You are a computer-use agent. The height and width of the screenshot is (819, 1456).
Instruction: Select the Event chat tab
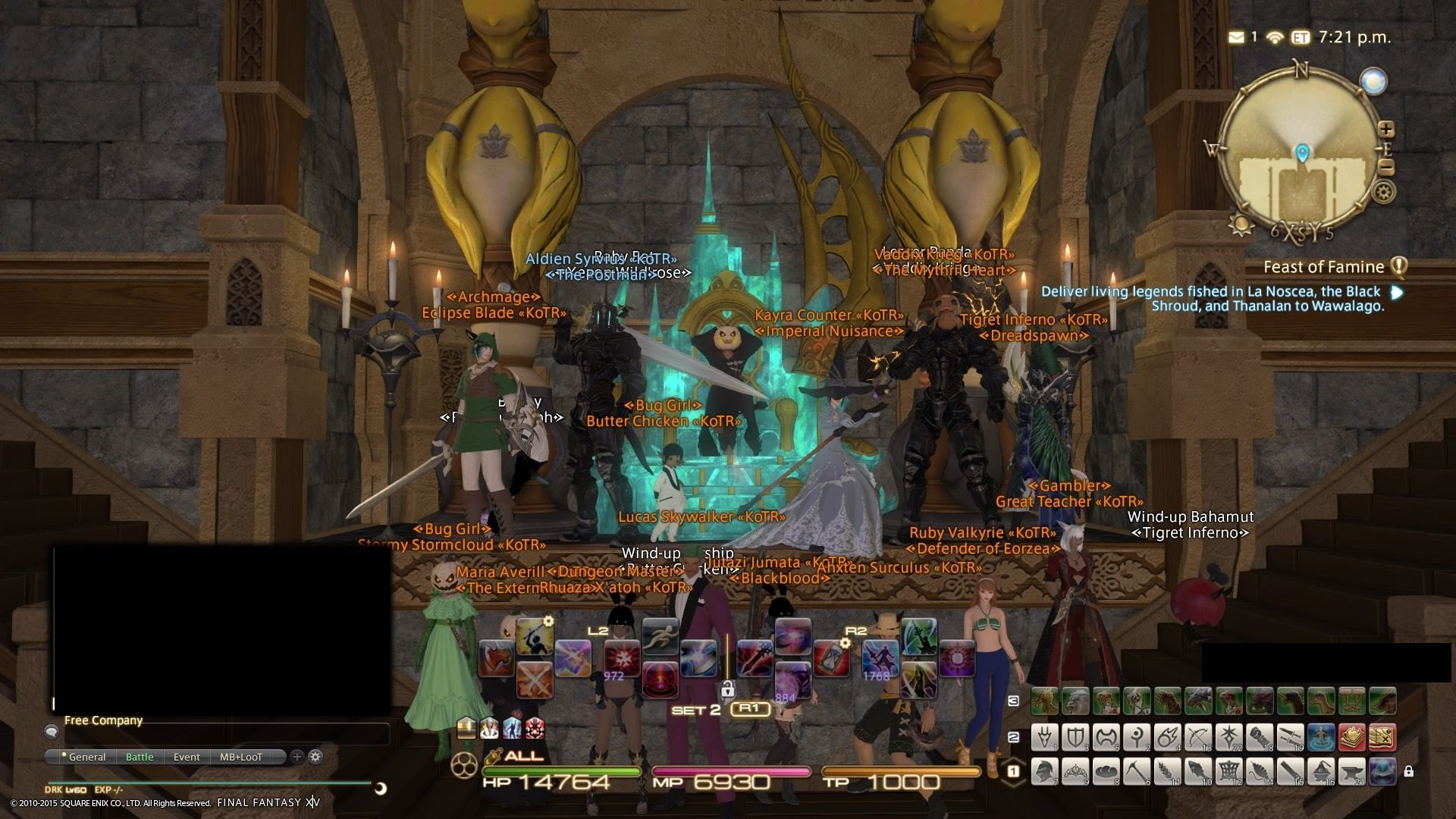(187, 757)
